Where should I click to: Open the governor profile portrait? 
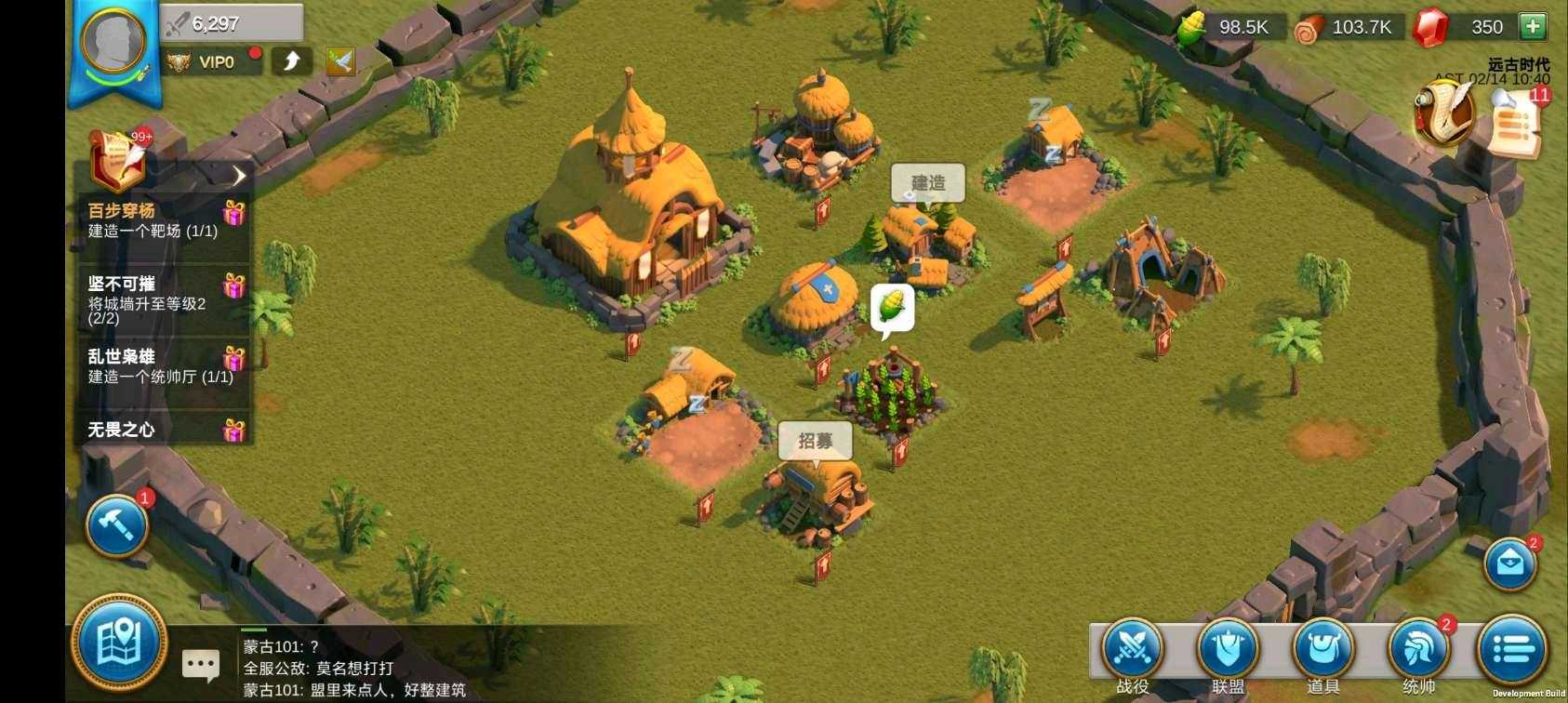(113, 42)
